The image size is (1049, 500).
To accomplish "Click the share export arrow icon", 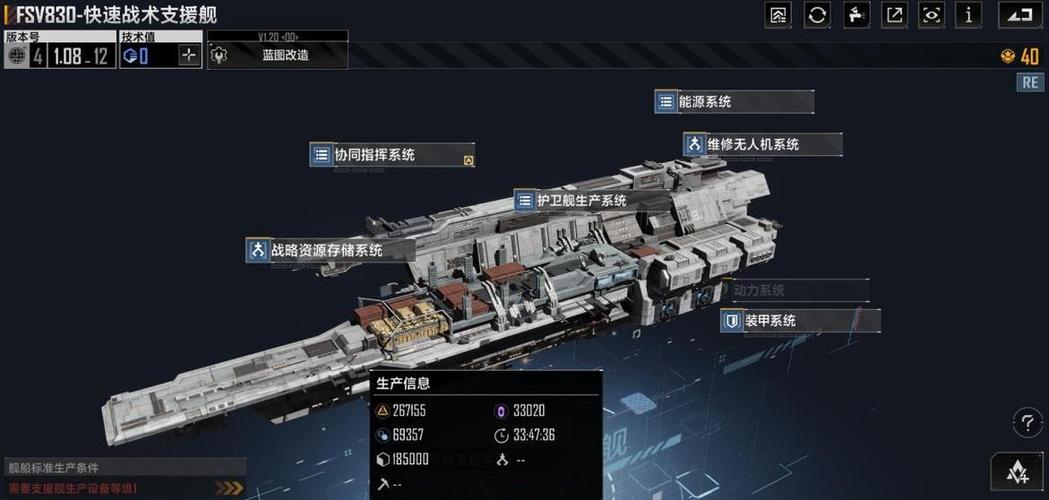I will pos(894,14).
